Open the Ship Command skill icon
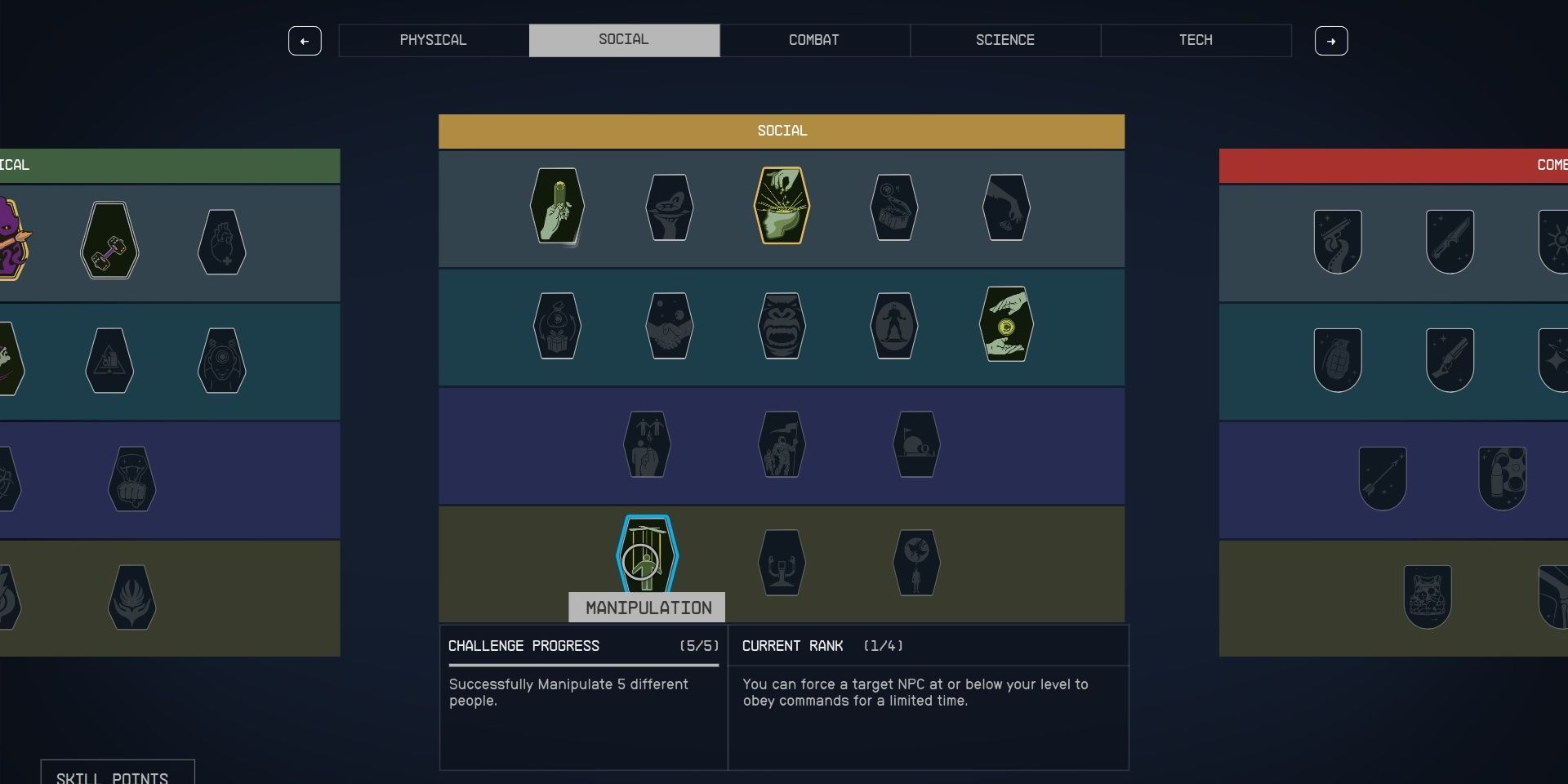The height and width of the screenshot is (784, 1568). (x=782, y=562)
